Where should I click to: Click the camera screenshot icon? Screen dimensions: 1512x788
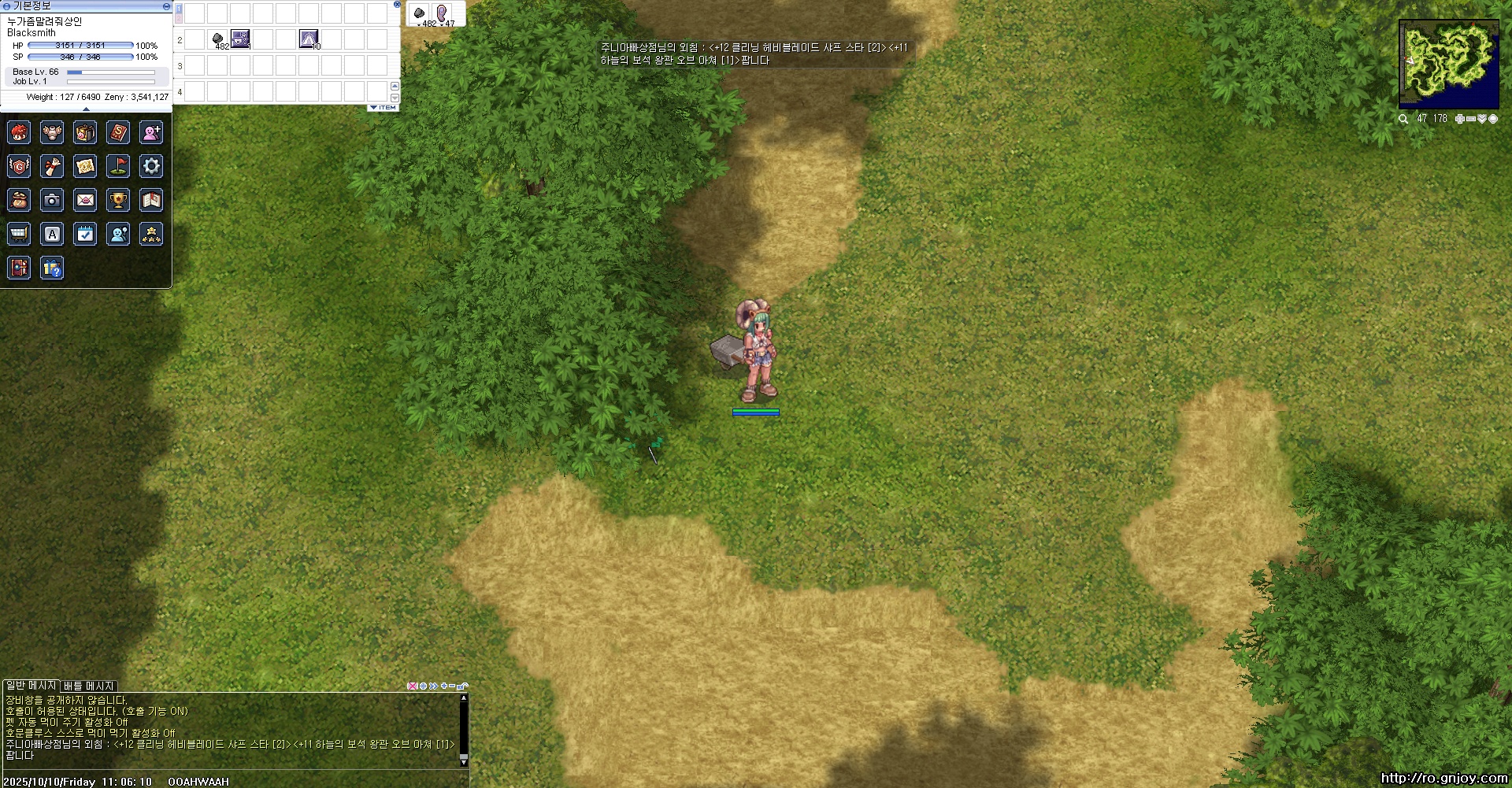[52, 200]
